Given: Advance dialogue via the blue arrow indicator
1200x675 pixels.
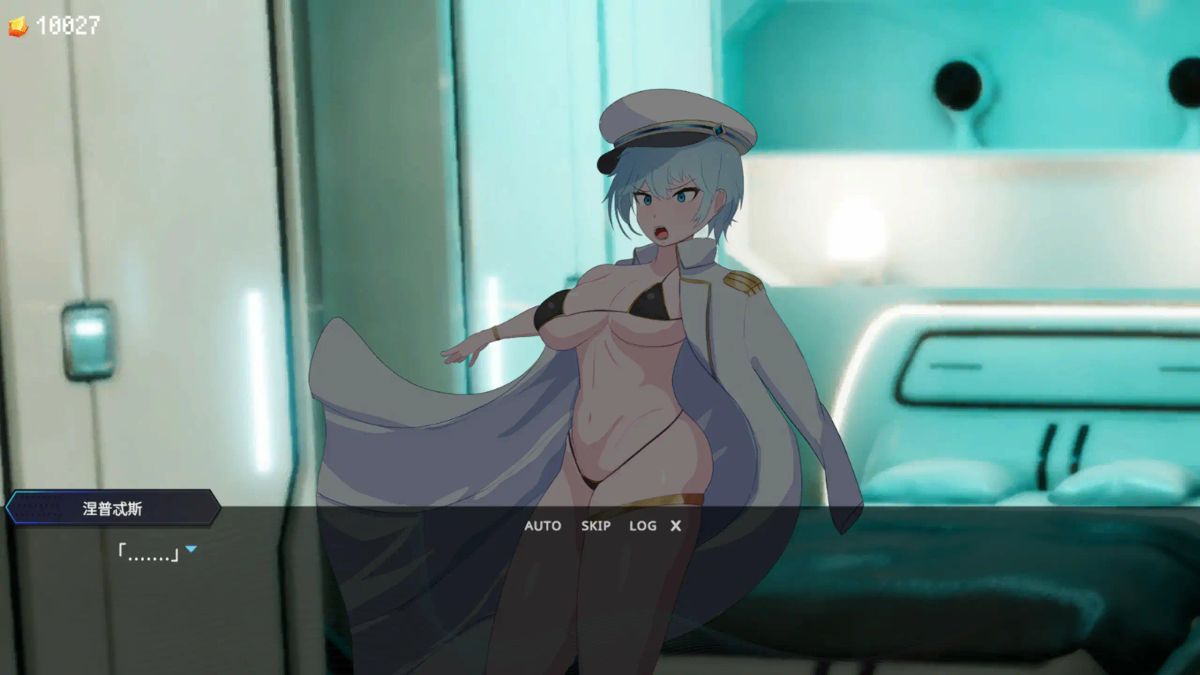Looking at the screenshot, I should pos(191,549).
